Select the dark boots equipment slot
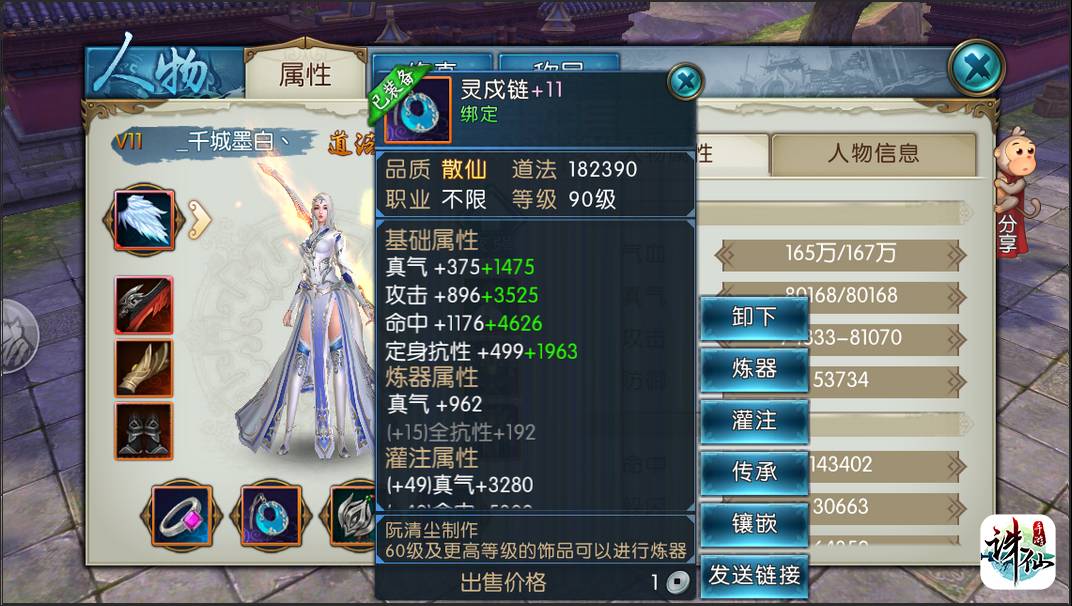Viewport: 1072px width, 606px height. [144, 430]
